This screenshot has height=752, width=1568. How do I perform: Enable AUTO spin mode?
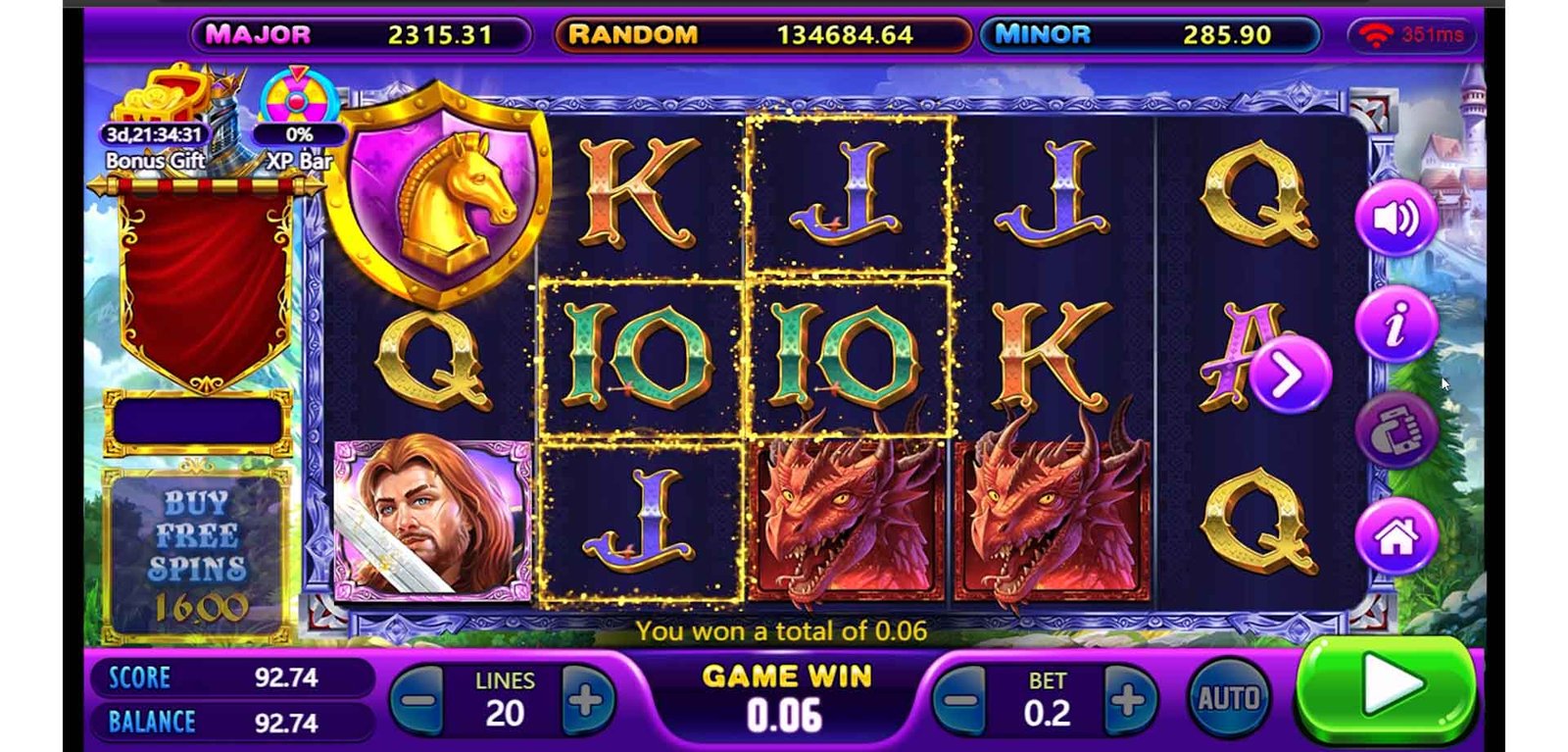click(1228, 699)
